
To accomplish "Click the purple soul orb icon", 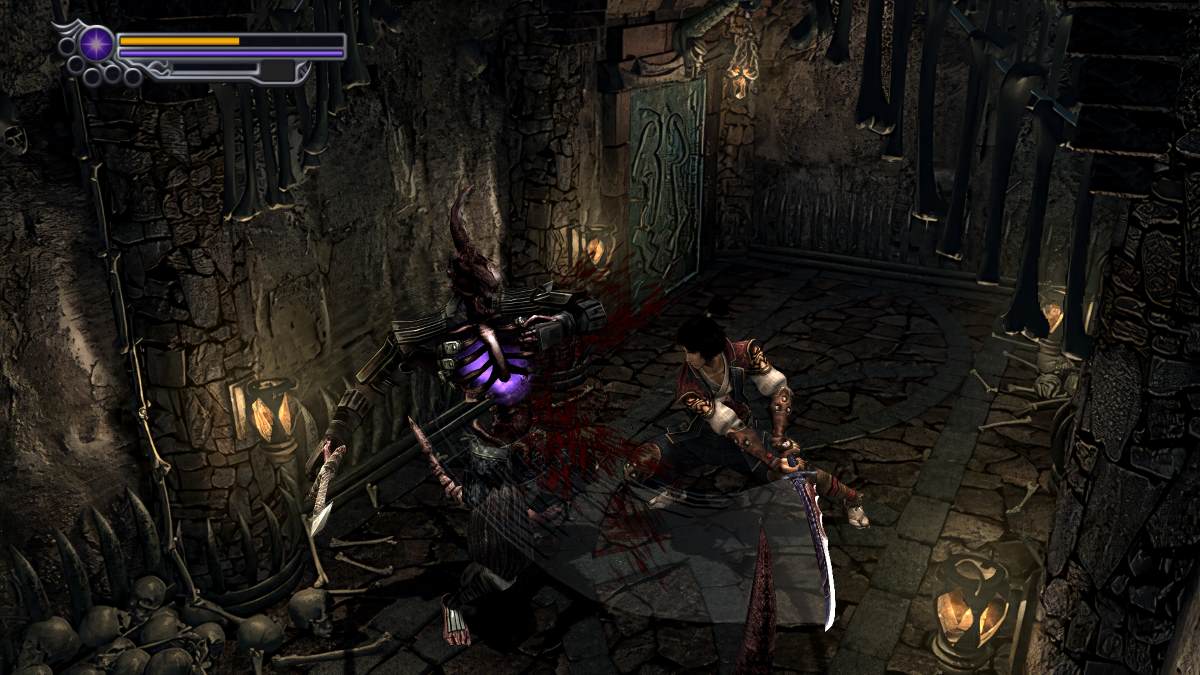I will pos(97,44).
